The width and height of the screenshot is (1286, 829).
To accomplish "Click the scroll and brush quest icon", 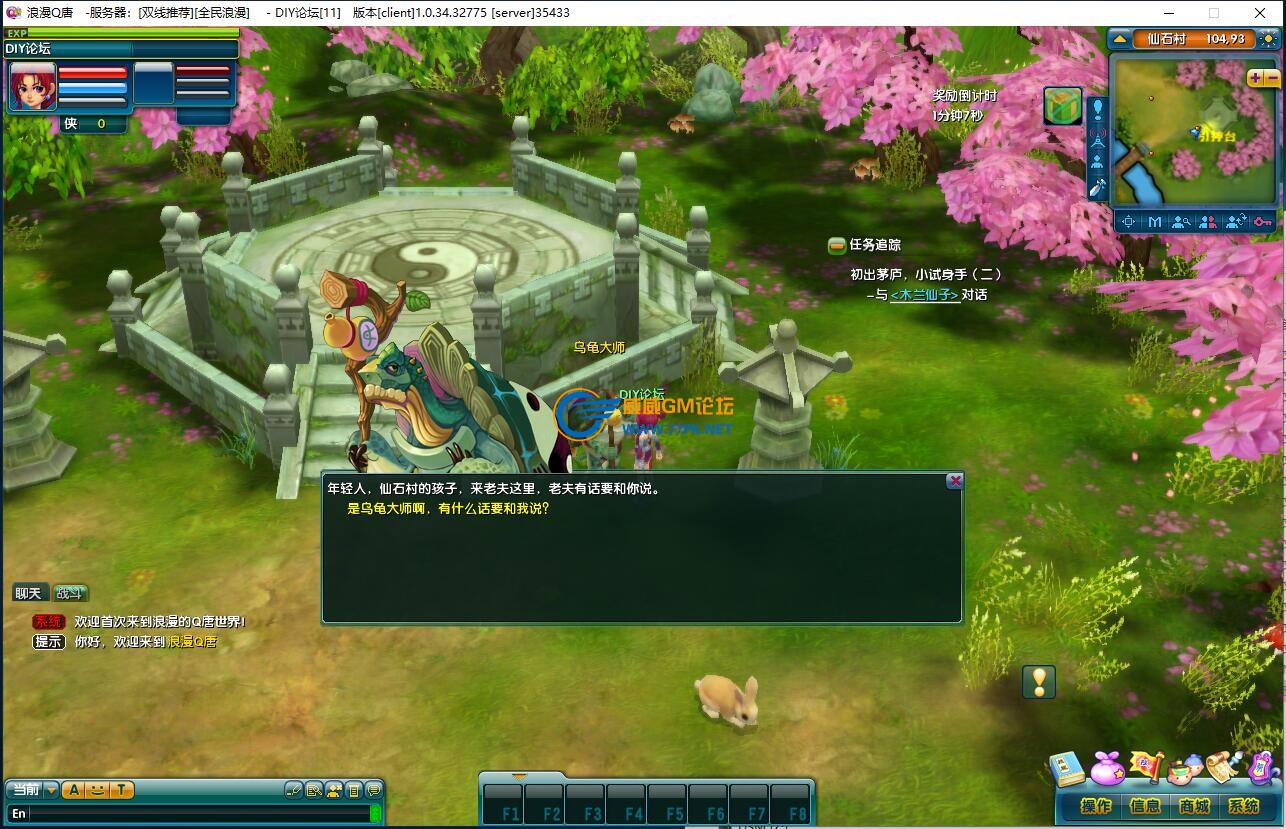I will pos(1223,767).
